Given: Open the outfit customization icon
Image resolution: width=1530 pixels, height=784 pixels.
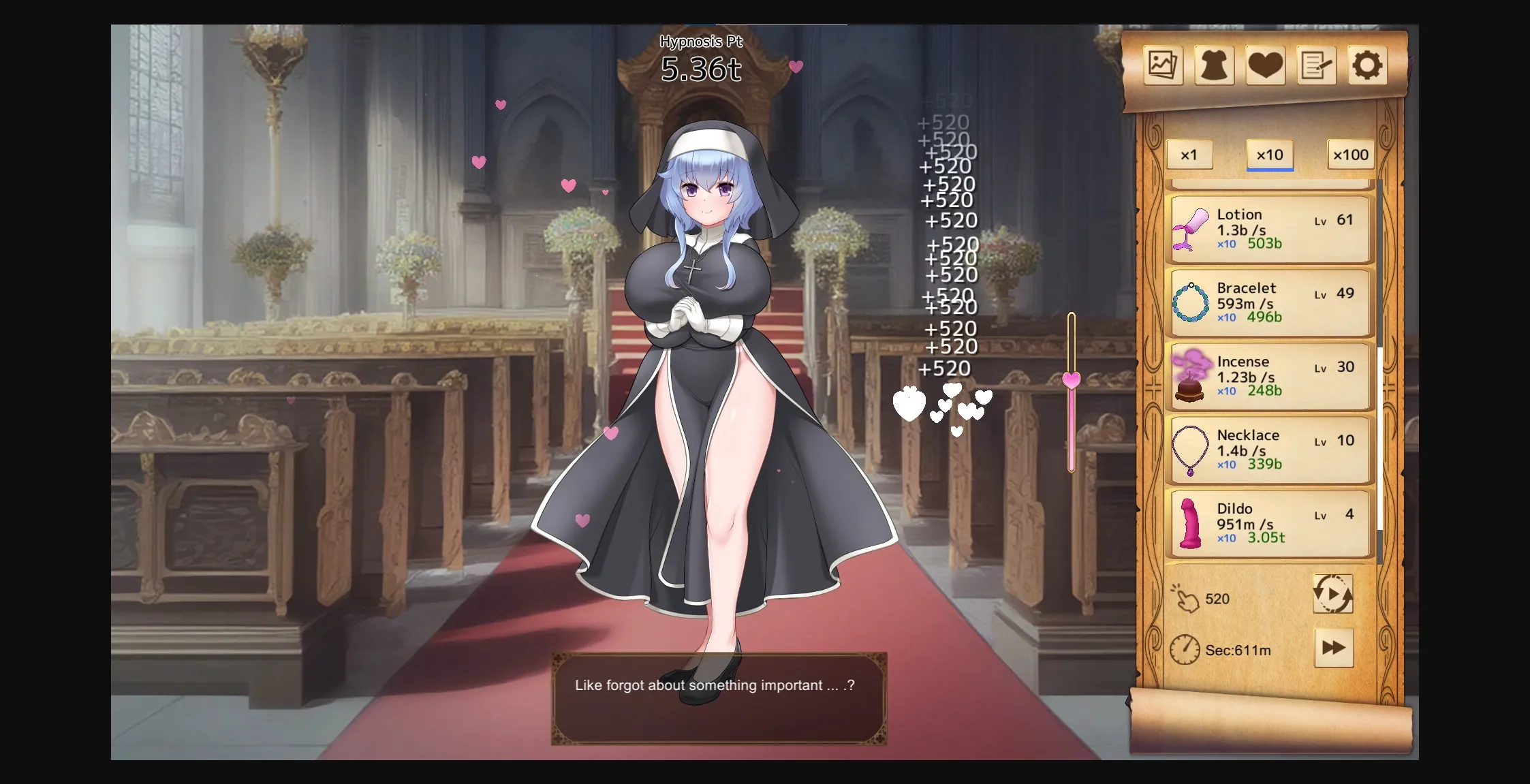Looking at the screenshot, I should pyautogui.click(x=1216, y=65).
